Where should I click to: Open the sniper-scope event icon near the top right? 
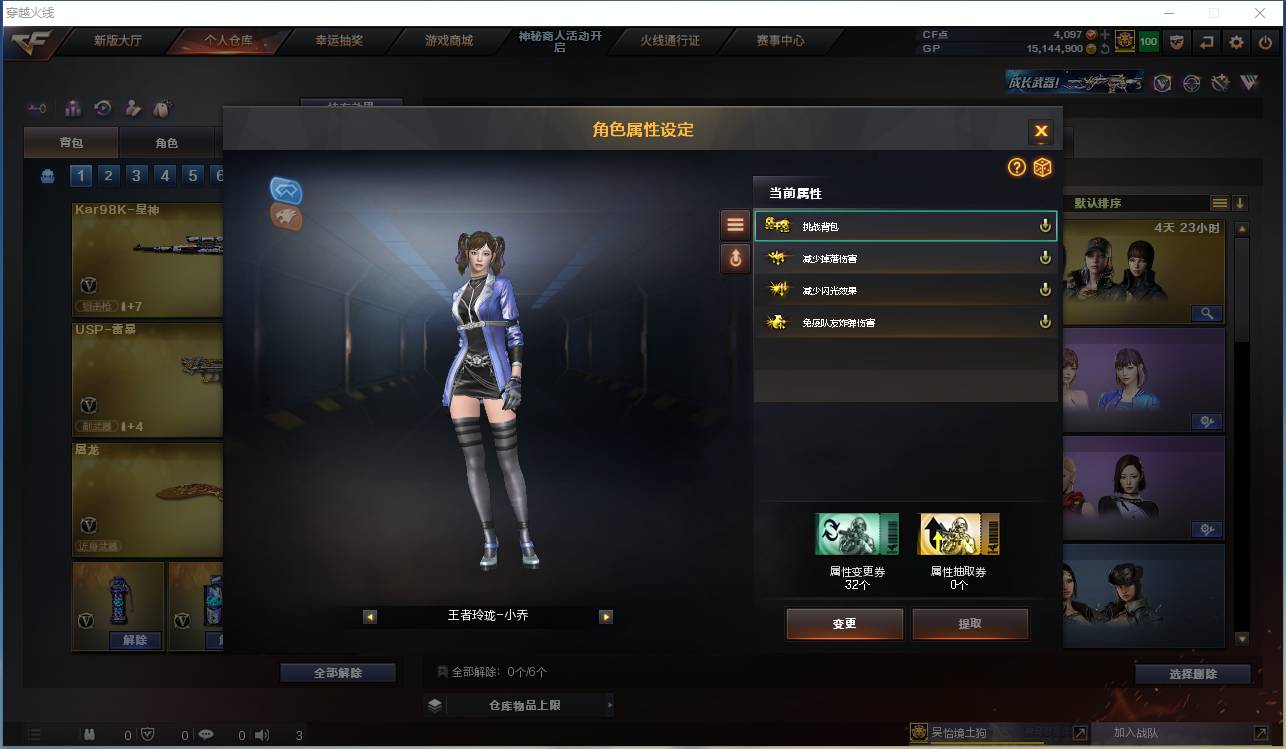[1191, 83]
